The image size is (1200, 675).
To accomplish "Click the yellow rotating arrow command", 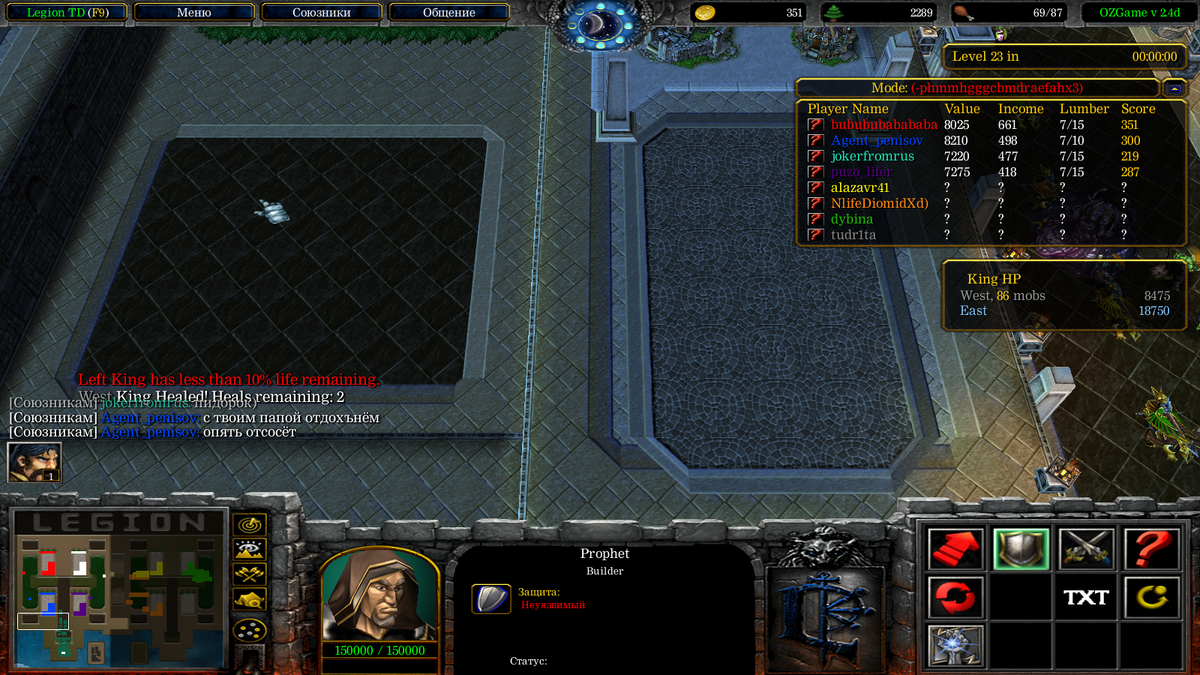I will pyautogui.click(x=1151, y=597).
